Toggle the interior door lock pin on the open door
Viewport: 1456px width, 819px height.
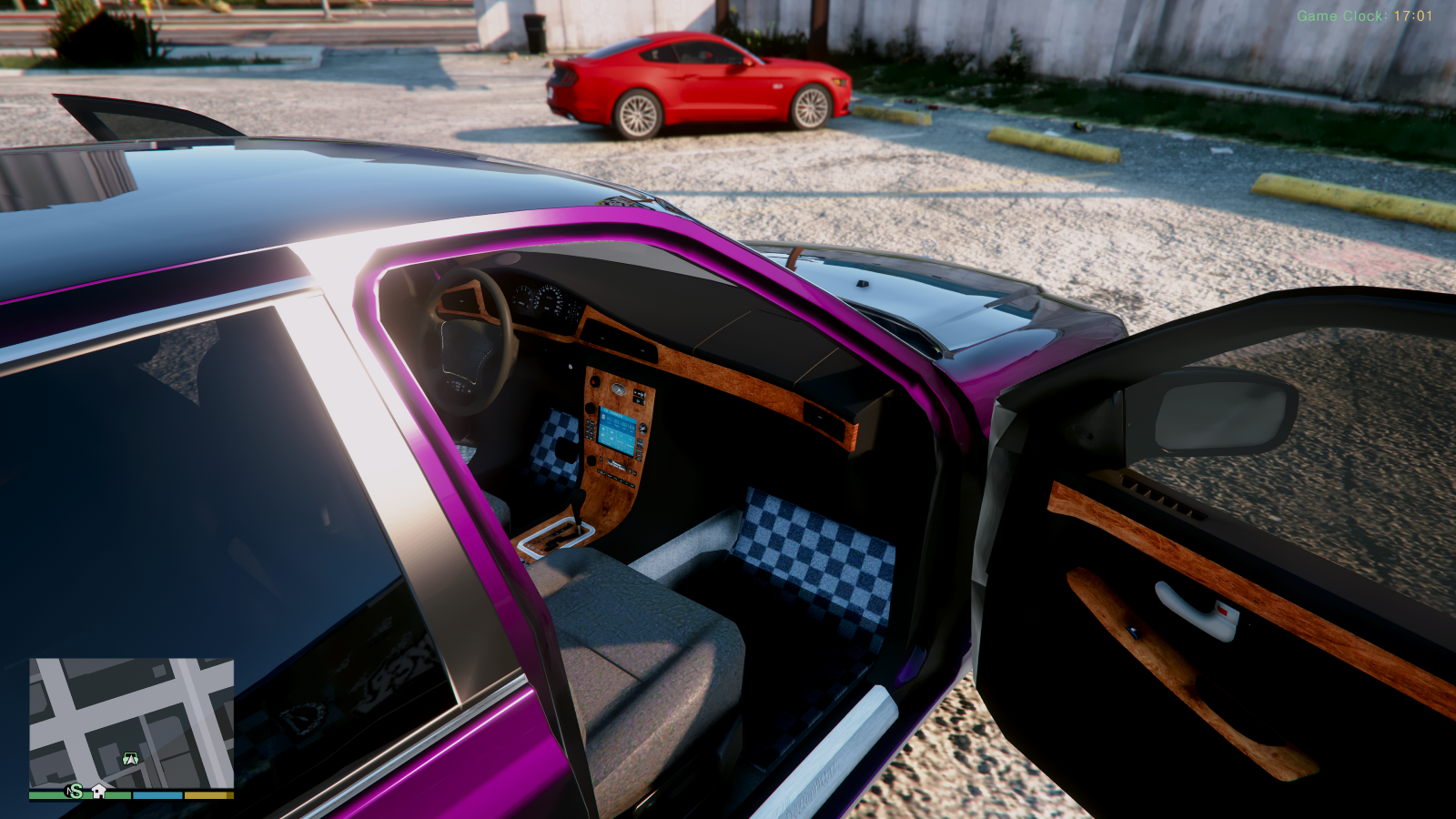(1132, 632)
